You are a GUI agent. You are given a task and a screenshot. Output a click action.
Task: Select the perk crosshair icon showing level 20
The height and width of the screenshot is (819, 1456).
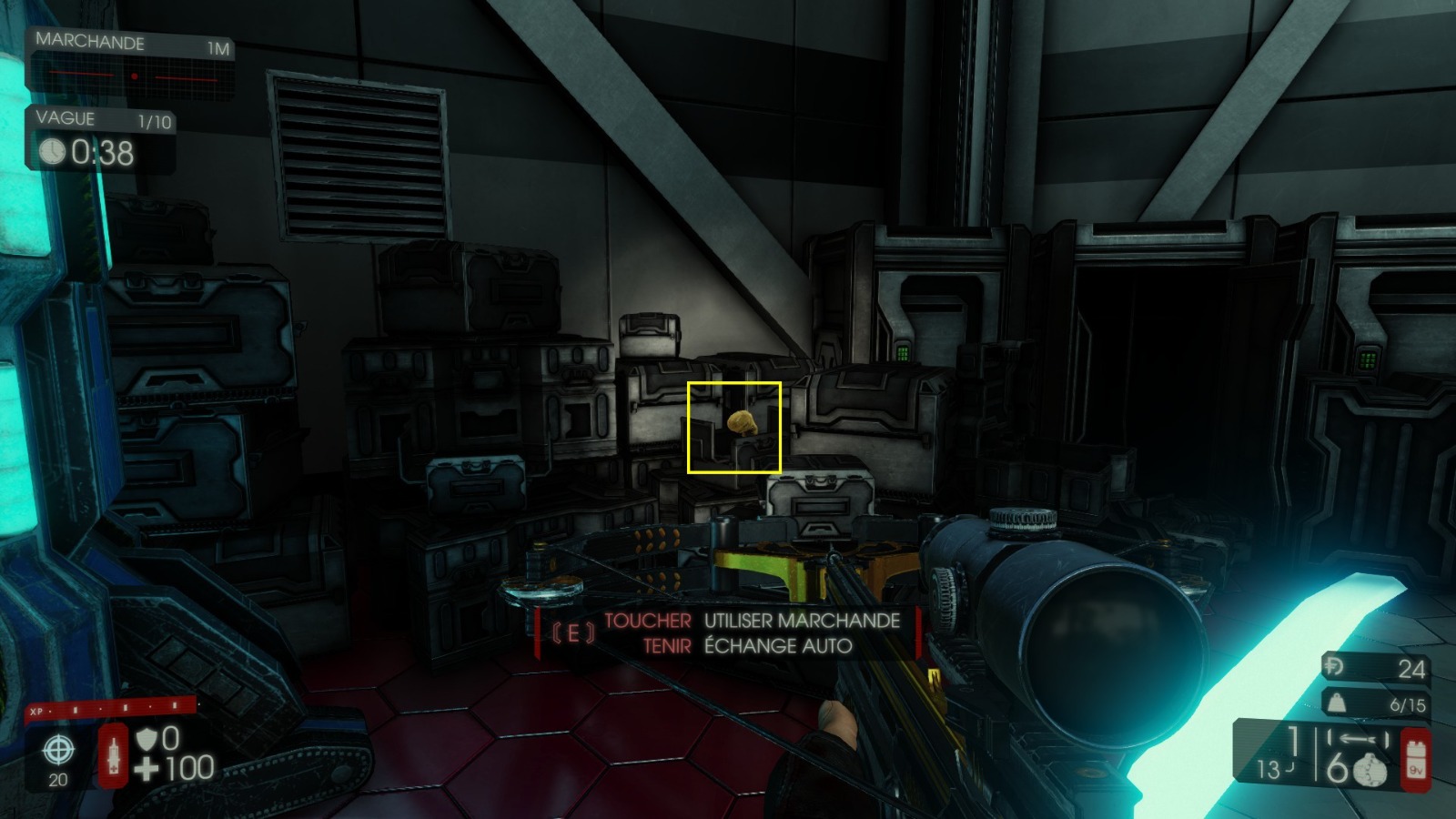tap(58, 749)
